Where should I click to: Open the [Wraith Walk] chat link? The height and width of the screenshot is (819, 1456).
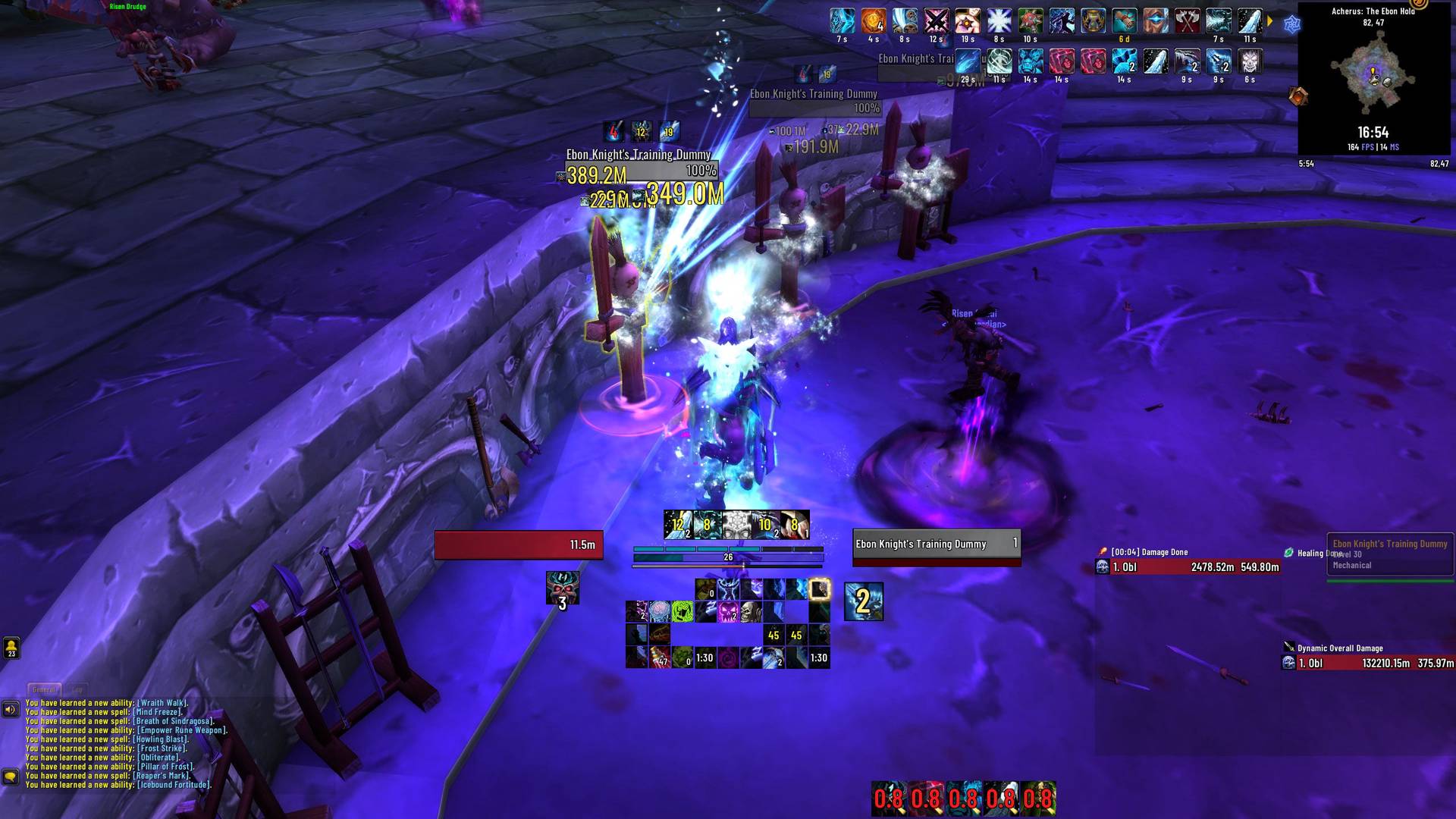(x=164, y=703)
